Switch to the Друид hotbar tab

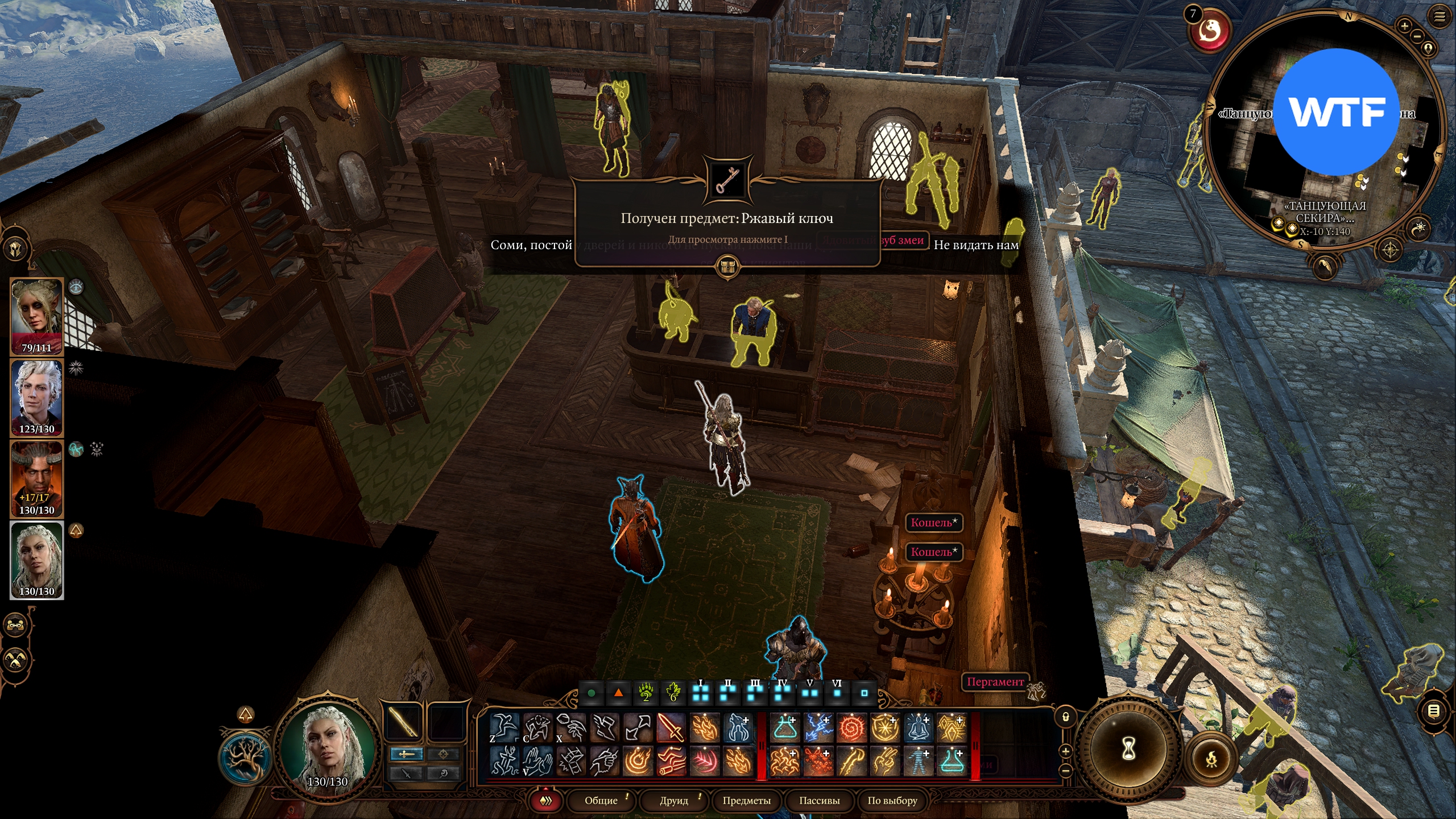(x=674, y=801)
